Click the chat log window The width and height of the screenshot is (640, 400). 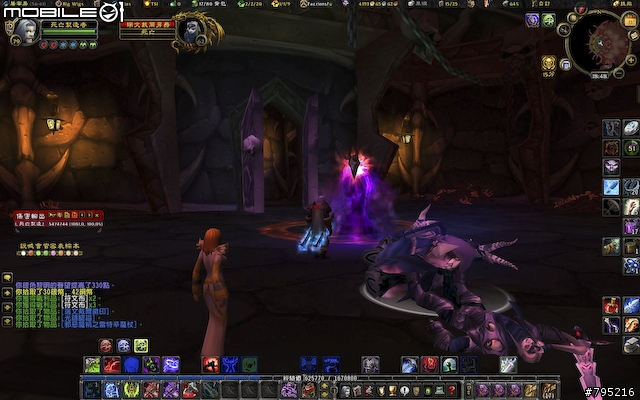(x=80, y=306)
